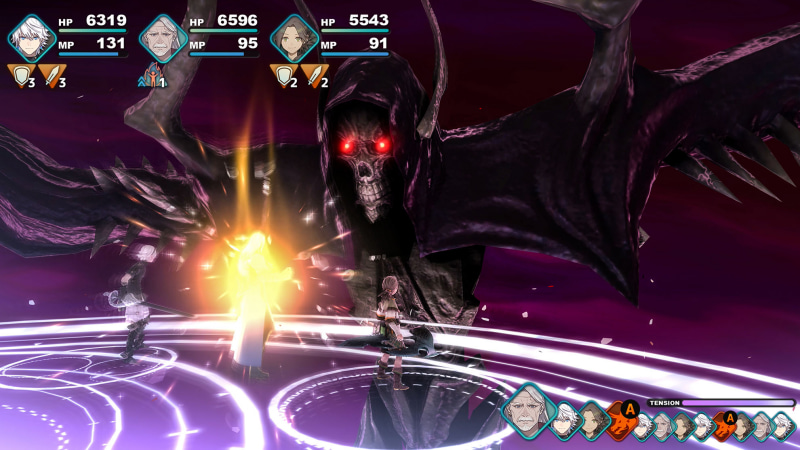The image size is (800, 450).
Task: Inspect the sword status icon showing 2
Action: coord(314,75)
